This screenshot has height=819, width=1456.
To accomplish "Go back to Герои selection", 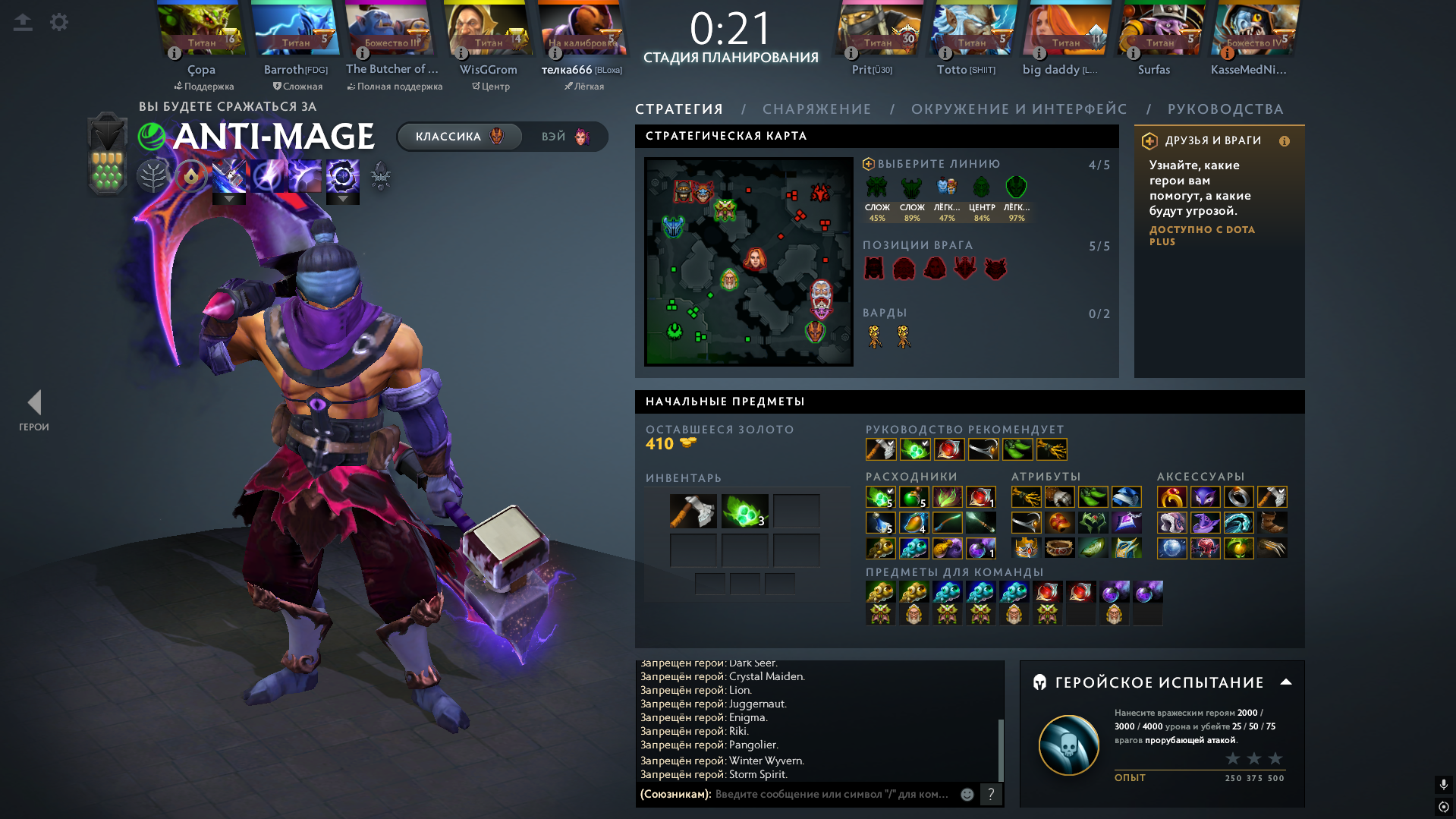I will click(x=34, y=410).
